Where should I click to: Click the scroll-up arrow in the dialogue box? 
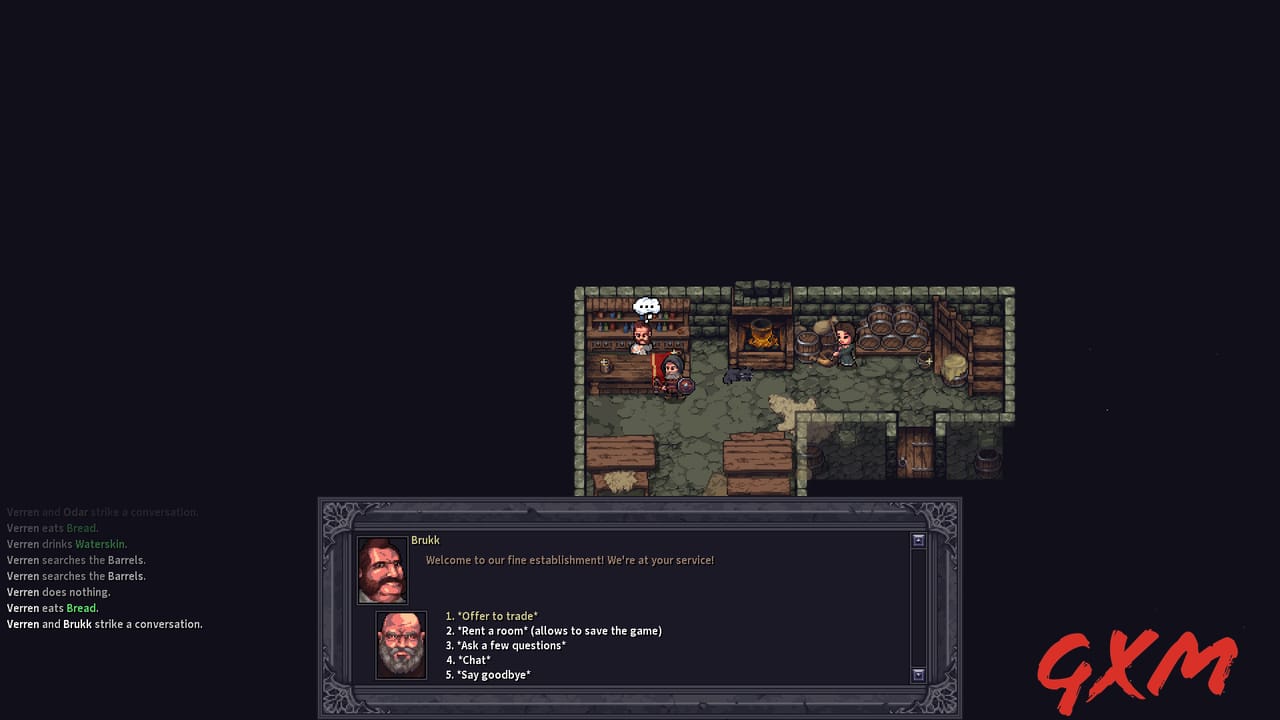917,540
